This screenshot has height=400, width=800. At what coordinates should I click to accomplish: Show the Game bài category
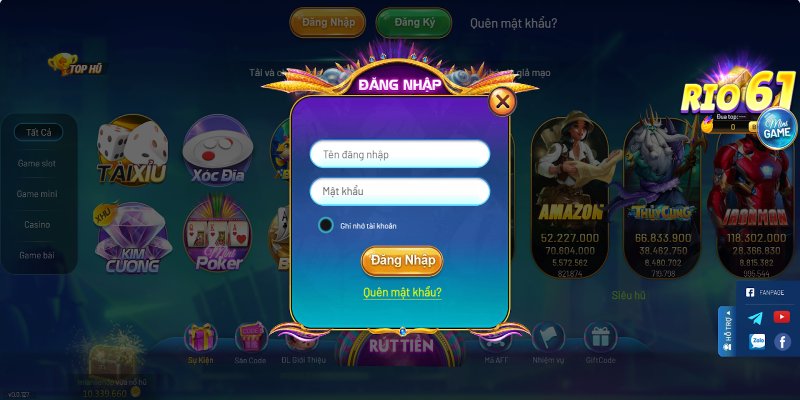coord(39,256)
